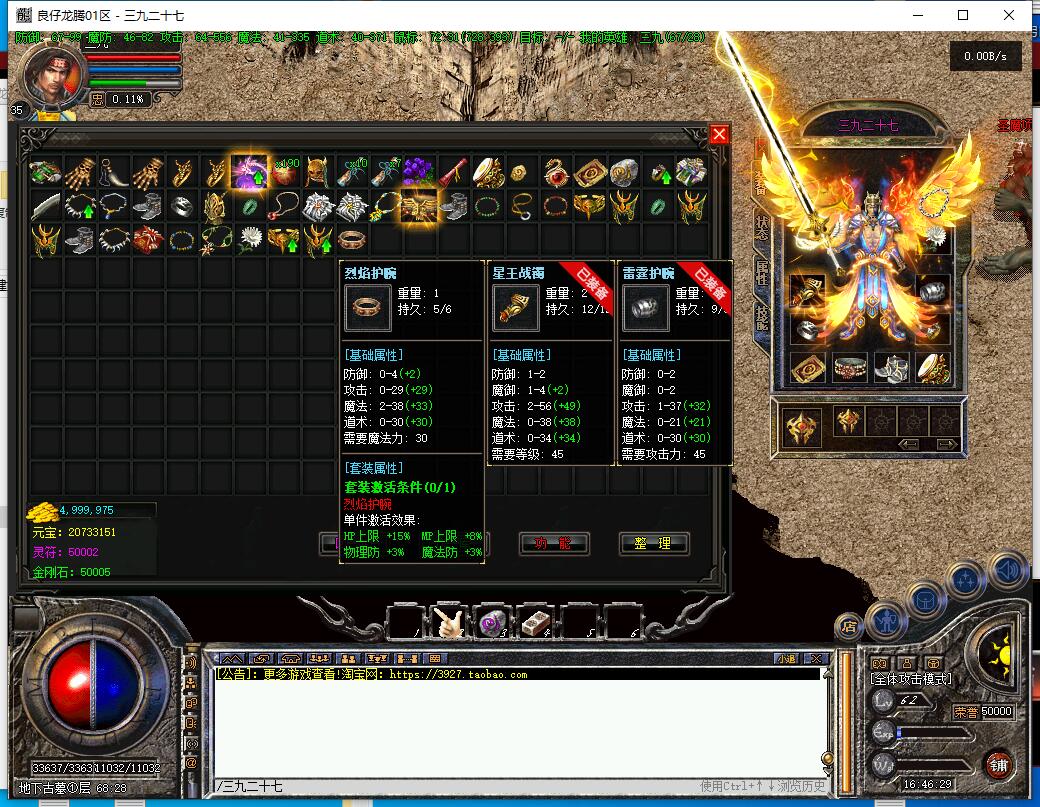Select the highlighted golden winged item slot
Screen dimensions: 1040x807
point(419,206)
